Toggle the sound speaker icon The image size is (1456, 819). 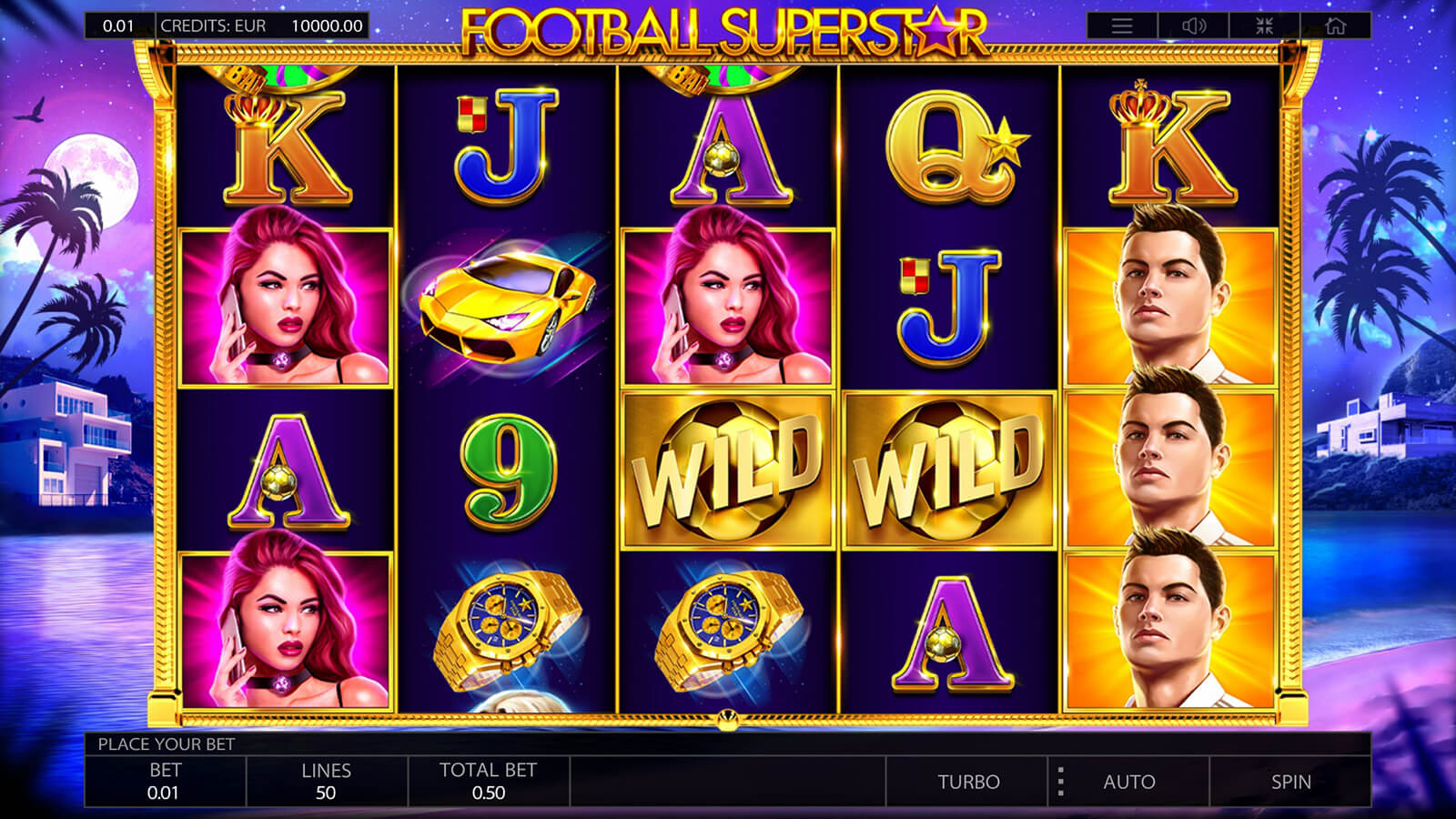click(1194, 26)
